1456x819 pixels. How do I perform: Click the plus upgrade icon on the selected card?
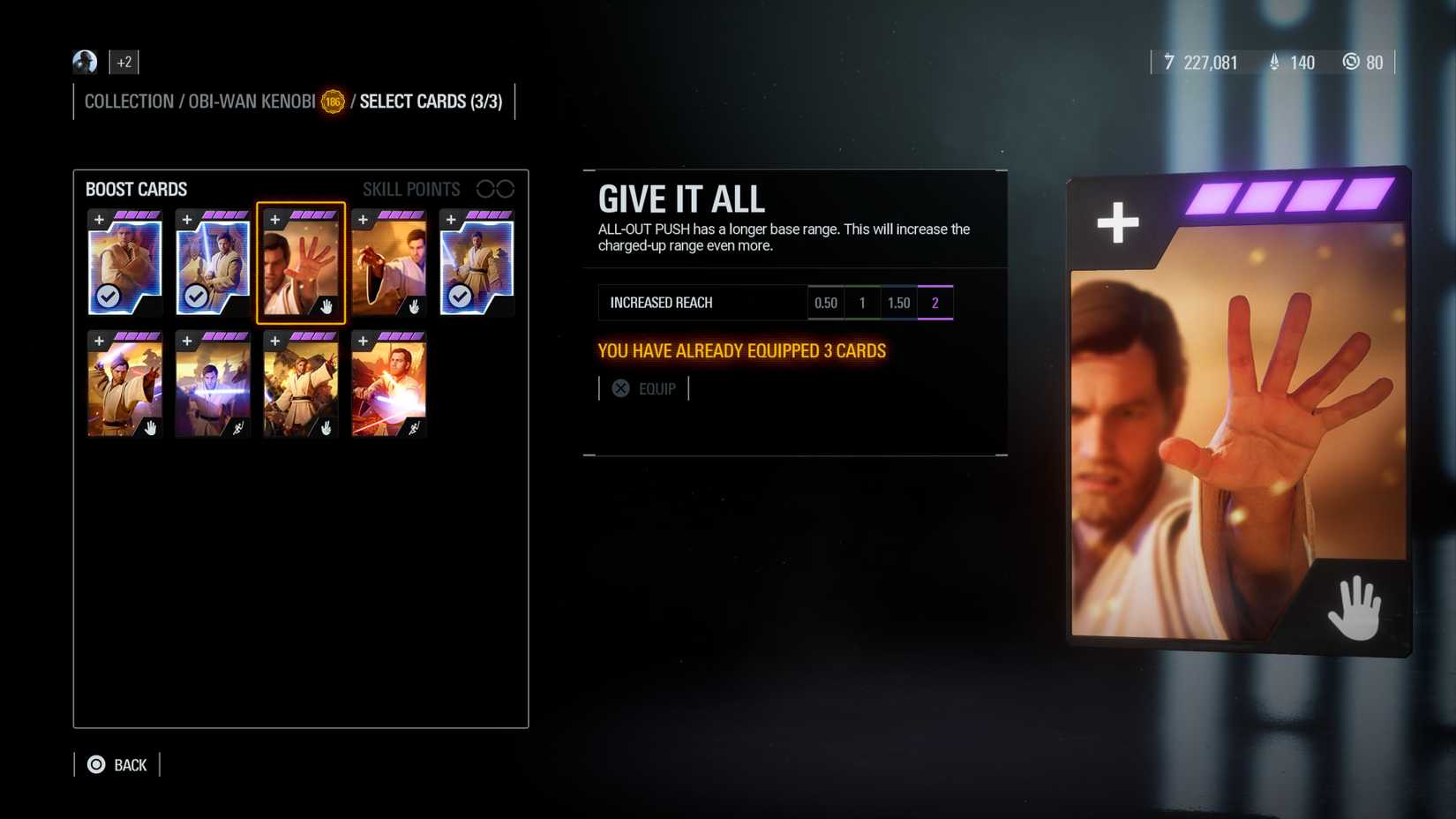tap(276, 218)
